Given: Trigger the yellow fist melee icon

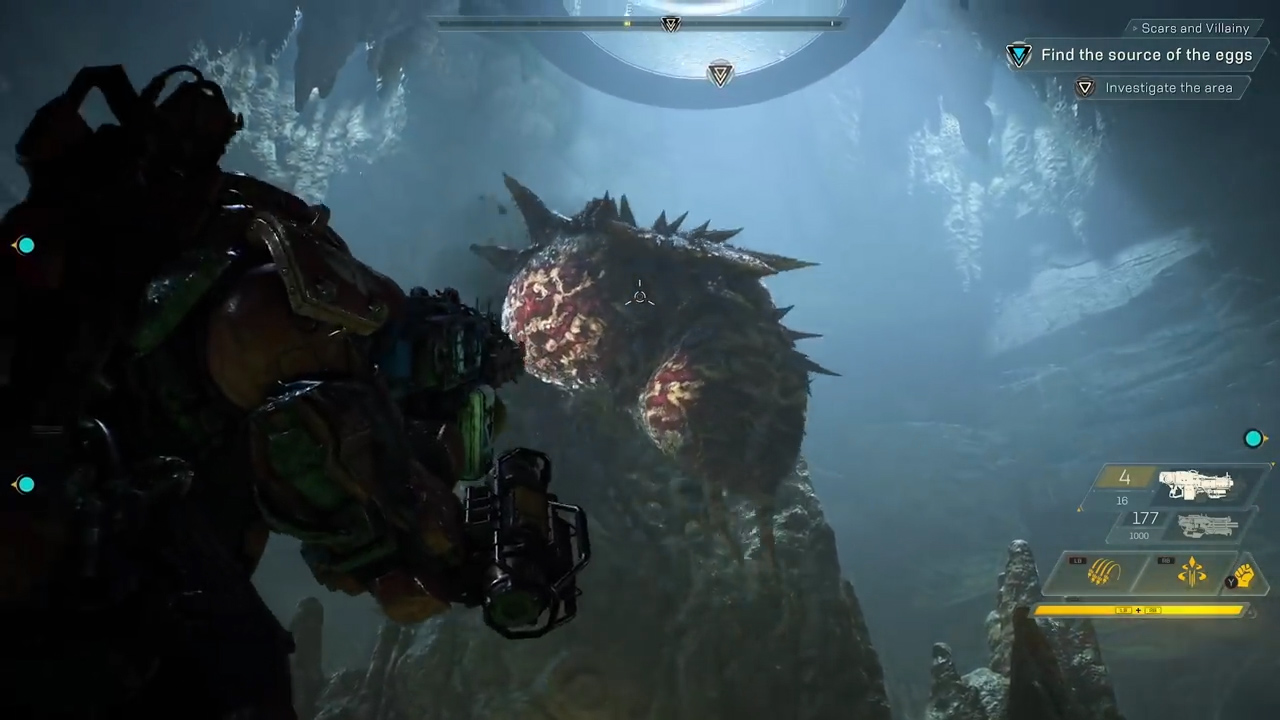Looking at the screenshot, I should 1241,575.
